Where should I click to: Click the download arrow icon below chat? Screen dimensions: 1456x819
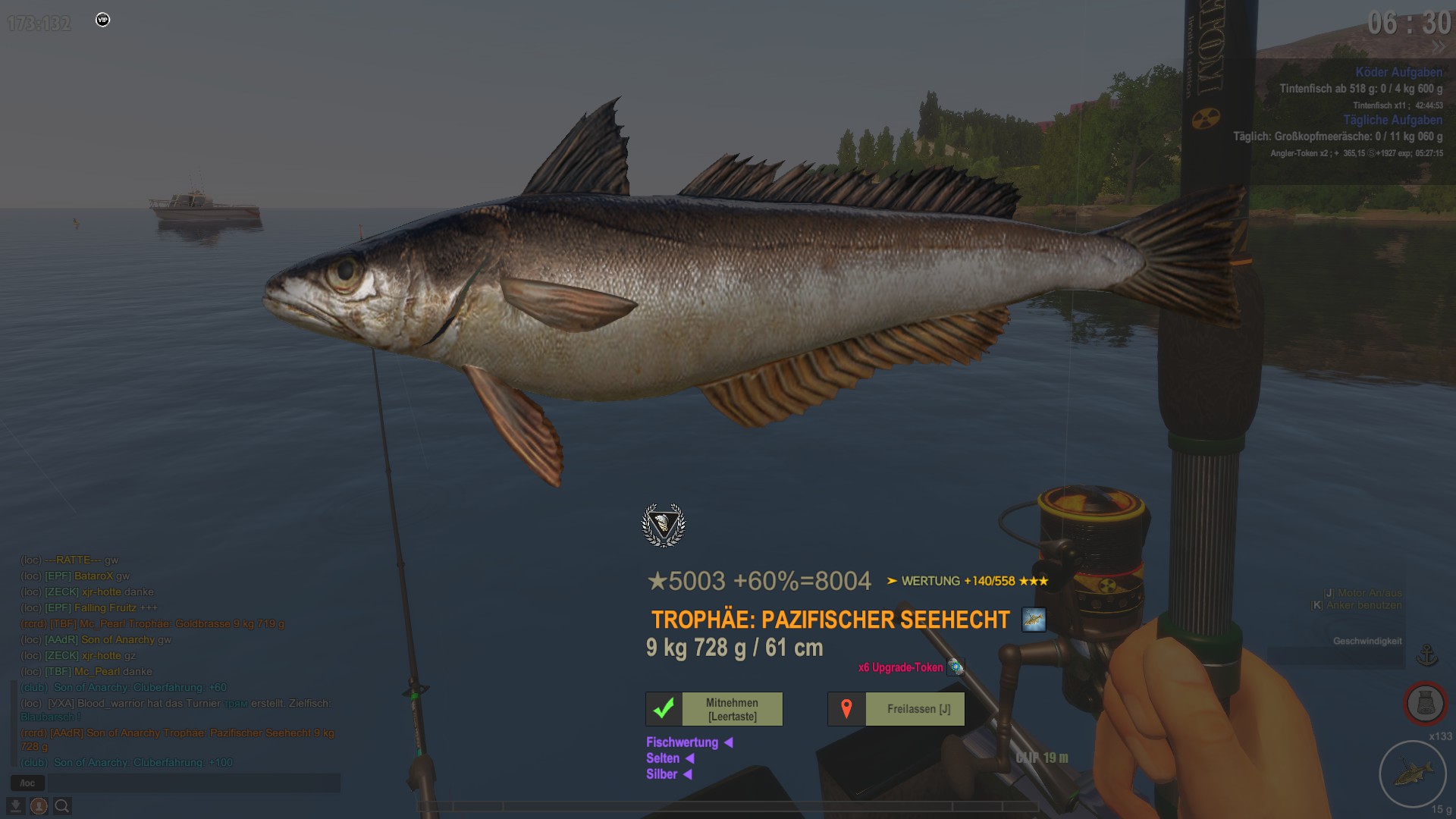tap(15, 805)
